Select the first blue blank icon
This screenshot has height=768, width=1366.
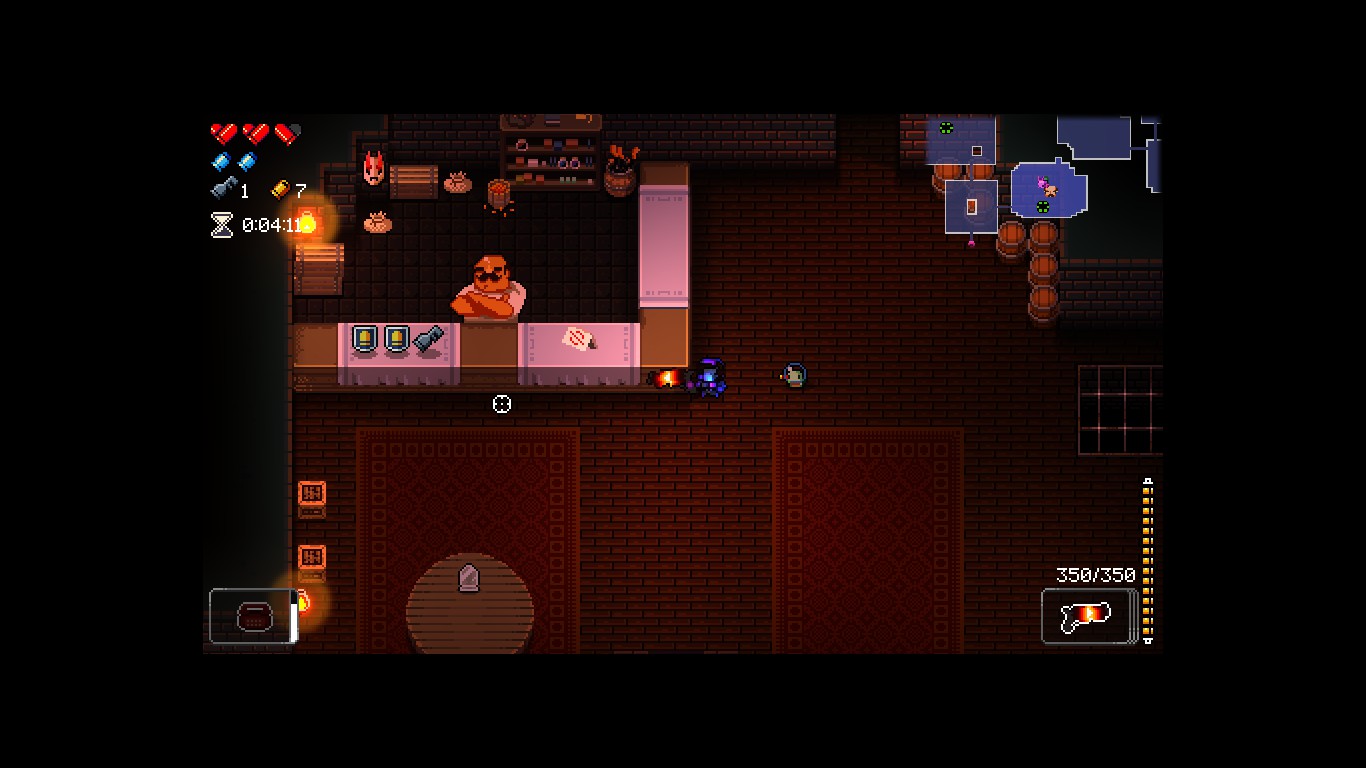point(222,160)
